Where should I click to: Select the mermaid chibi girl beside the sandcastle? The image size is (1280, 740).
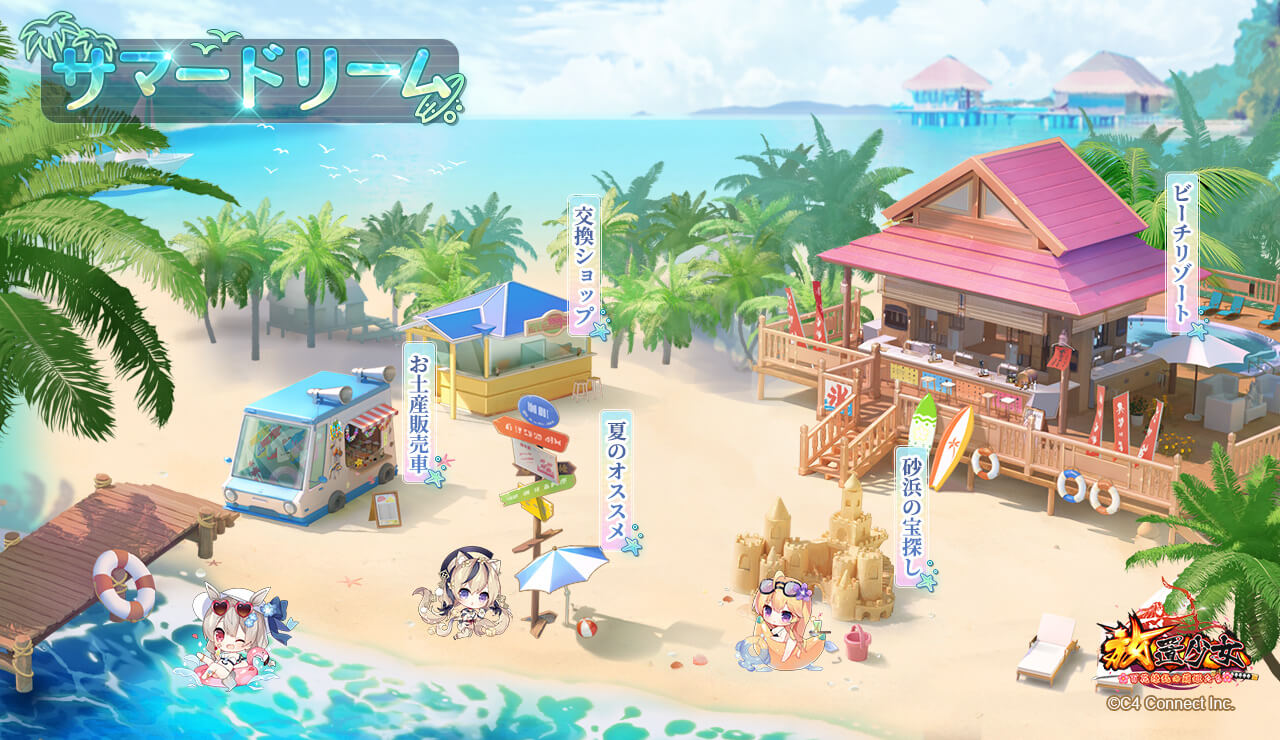(x=780, y=625)
